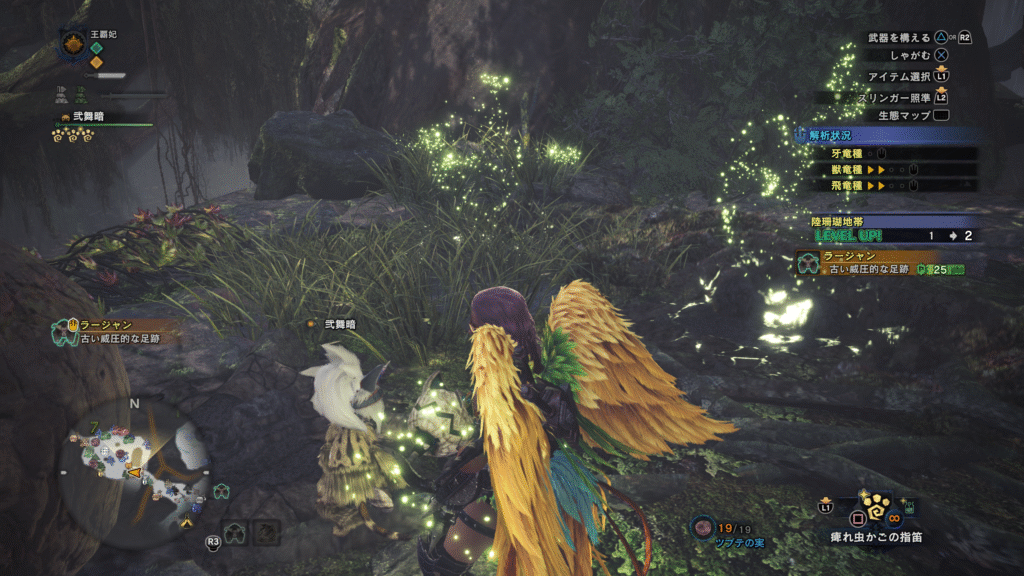This screenshot has height=576, width=1024.
Task: Select the 牙竜種 analysis row
Action: [x=890, y=154]
